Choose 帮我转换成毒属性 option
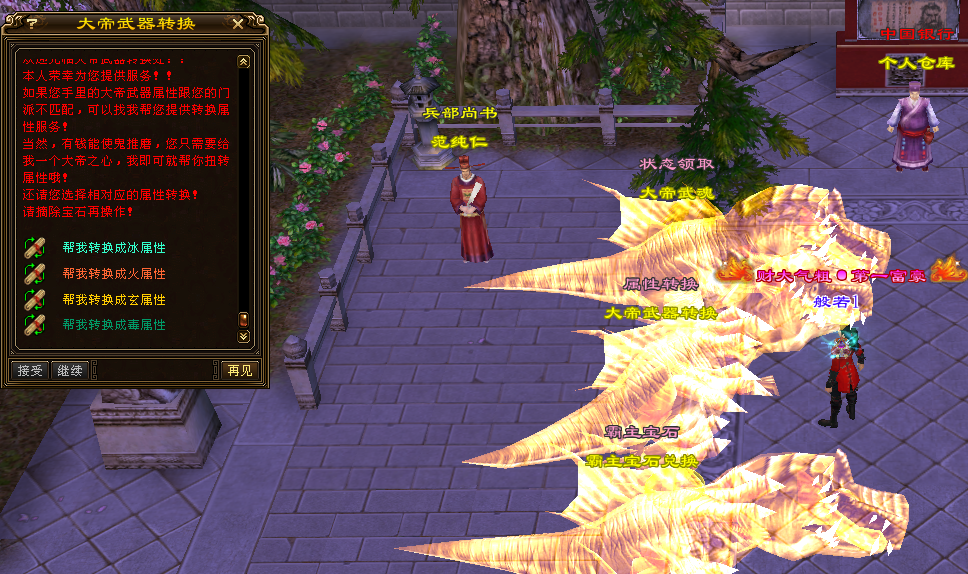 click(x=113, y=325)
